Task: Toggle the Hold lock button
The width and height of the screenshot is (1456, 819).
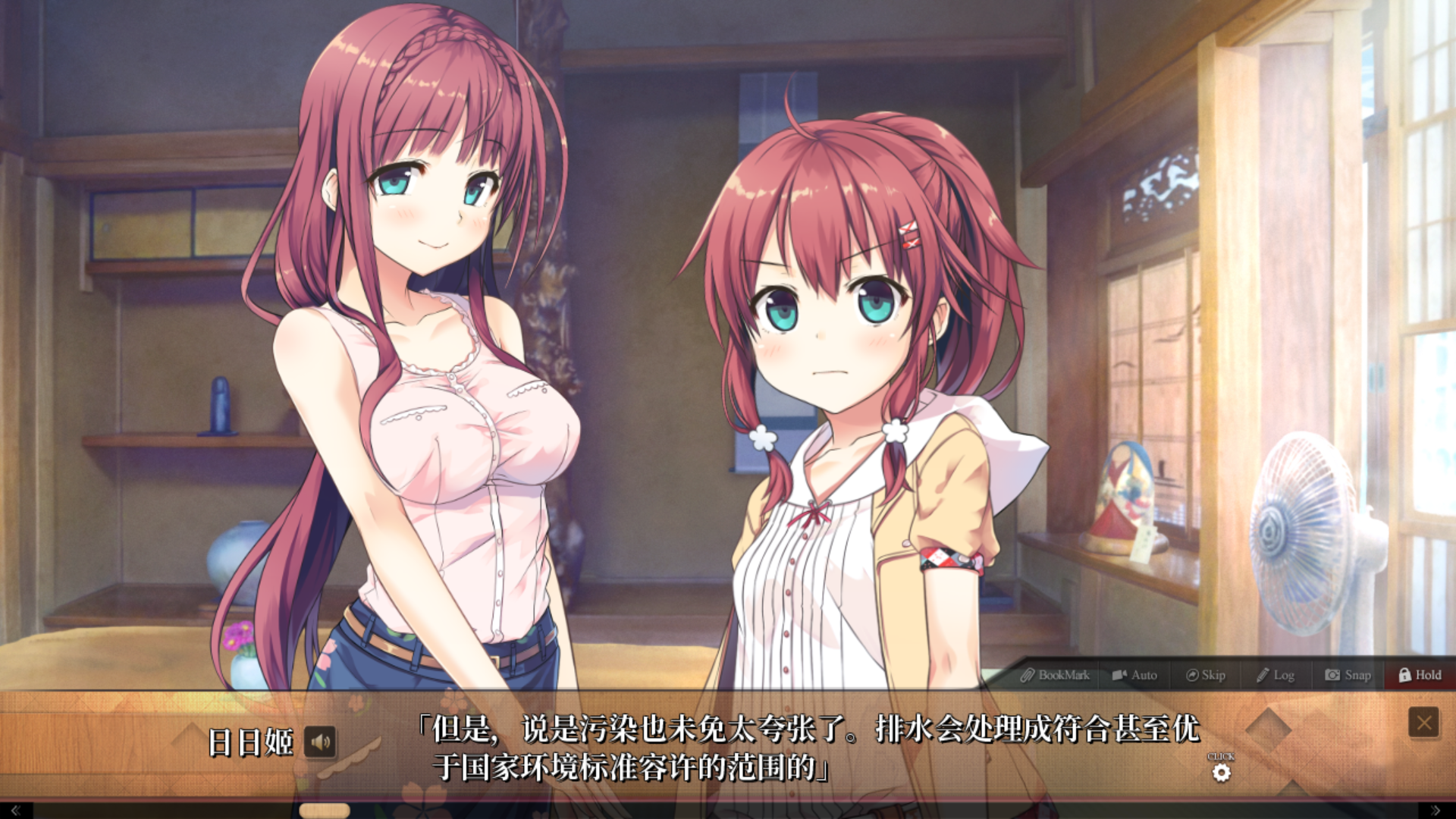Action: click(1420, 675)
